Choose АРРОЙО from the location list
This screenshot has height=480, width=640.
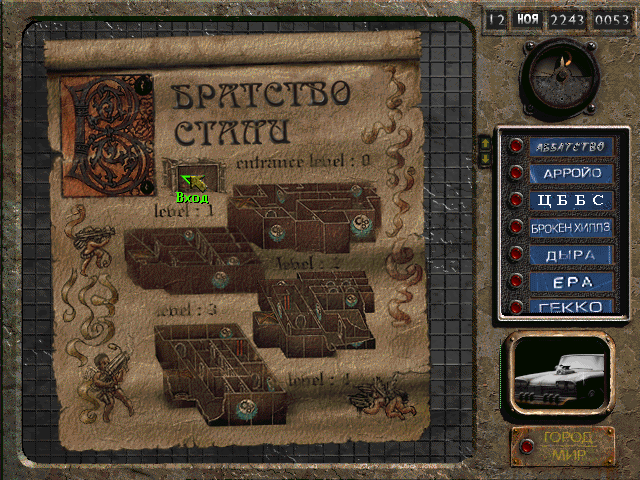pos(568,173)
